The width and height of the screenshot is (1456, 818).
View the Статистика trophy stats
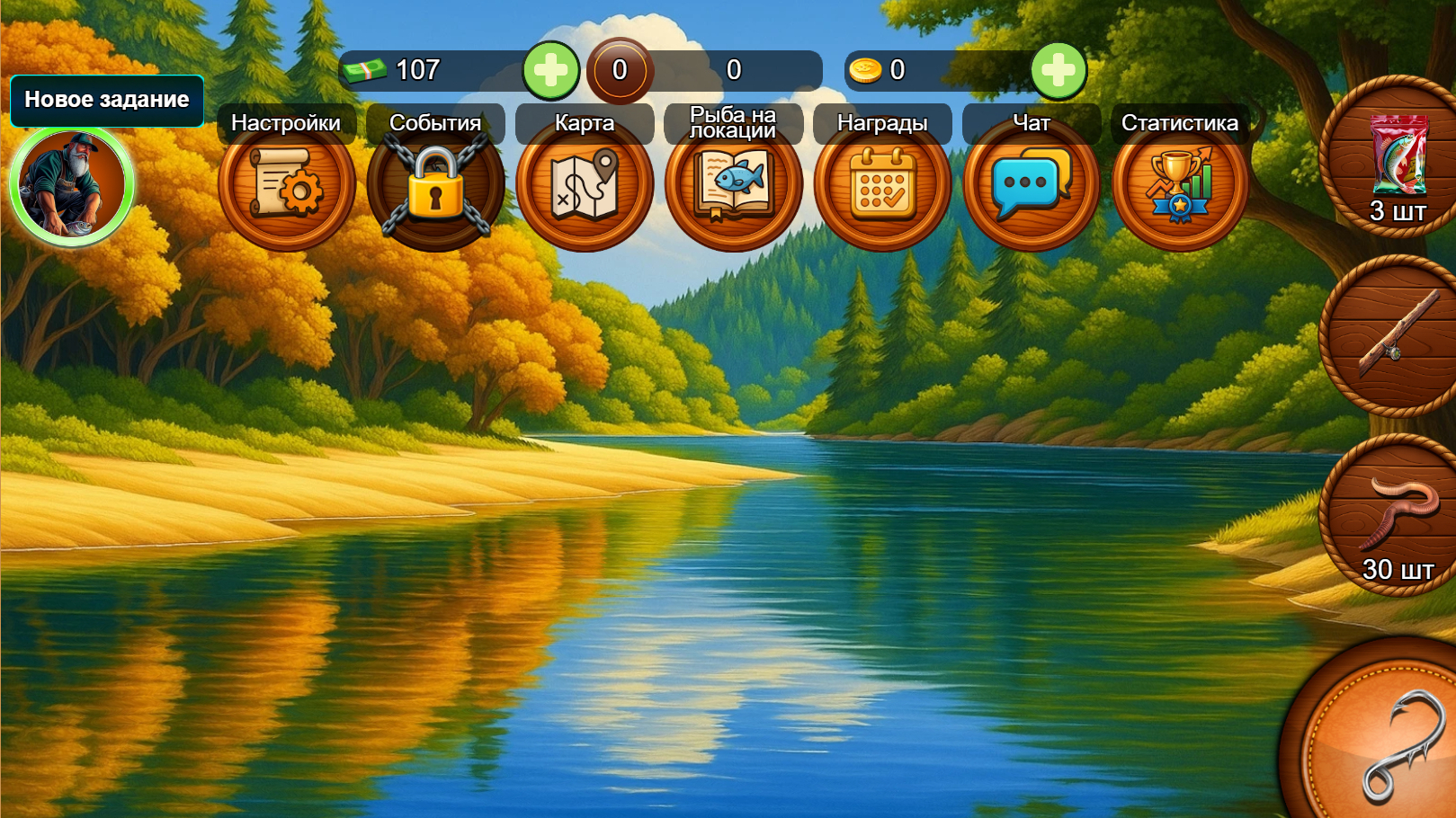tap(1180, 184)
